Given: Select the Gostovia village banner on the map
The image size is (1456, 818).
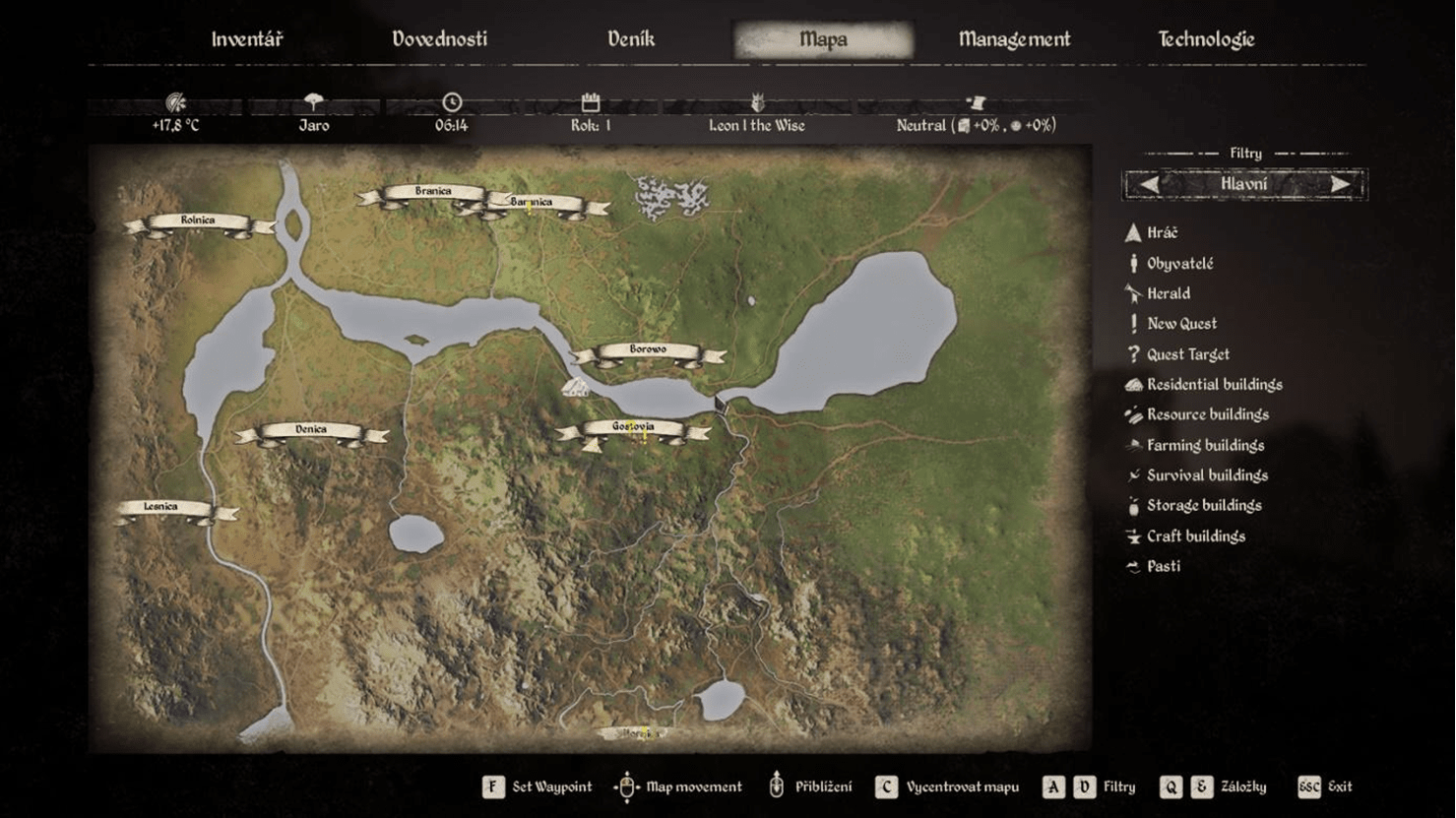Looking at the screenshot, I should (633, 428).
